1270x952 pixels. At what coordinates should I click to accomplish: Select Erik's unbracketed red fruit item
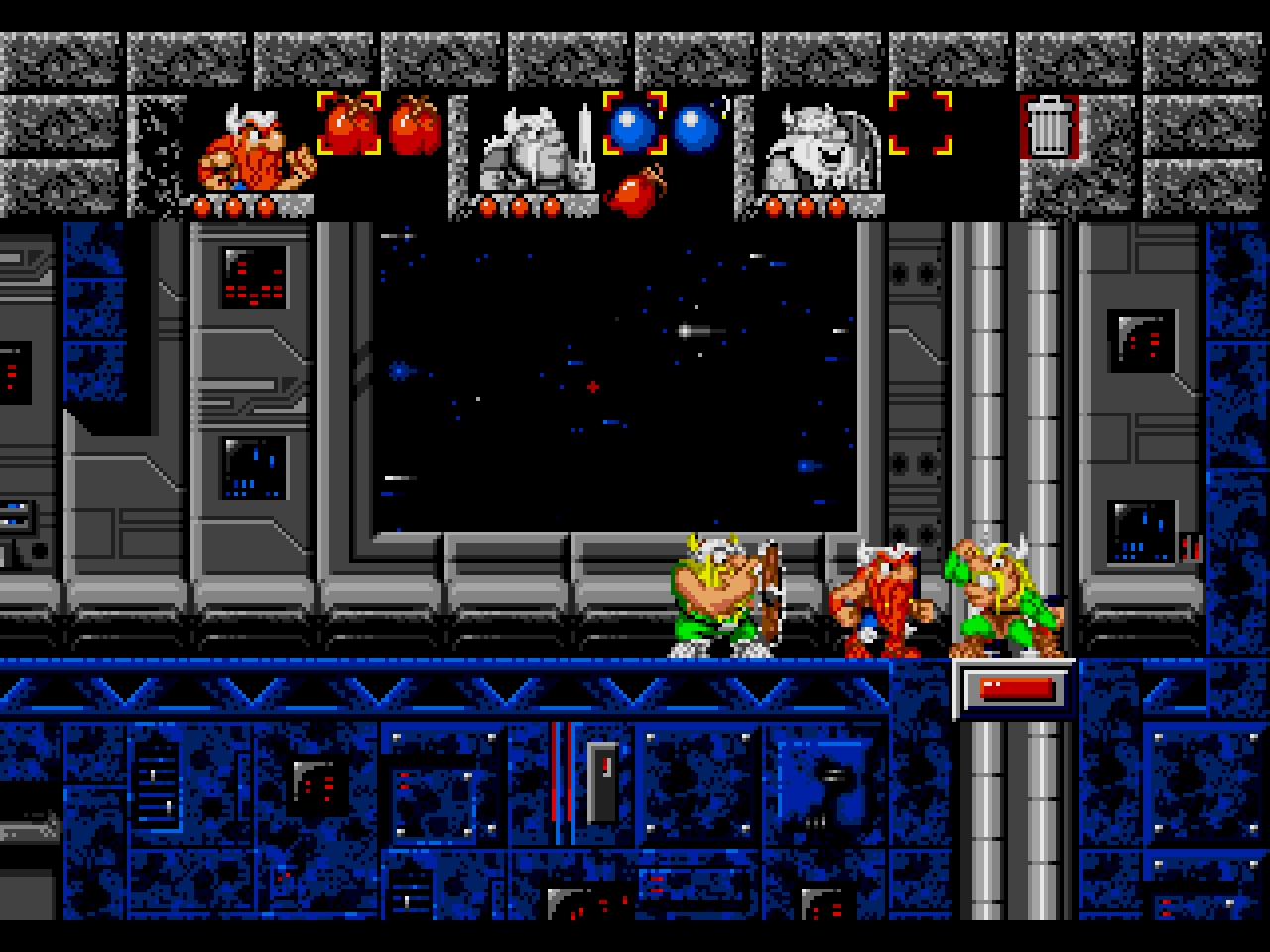(413, 125)
